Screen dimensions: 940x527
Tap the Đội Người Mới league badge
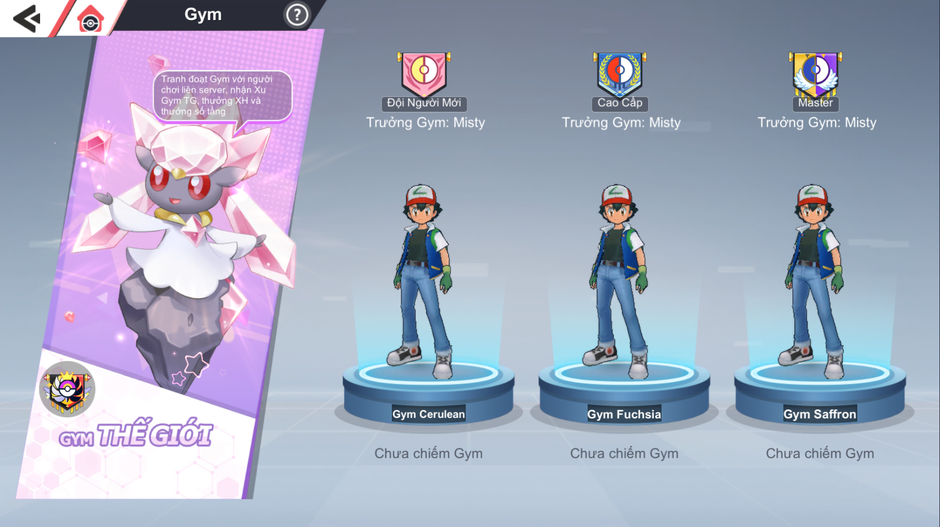424,74
